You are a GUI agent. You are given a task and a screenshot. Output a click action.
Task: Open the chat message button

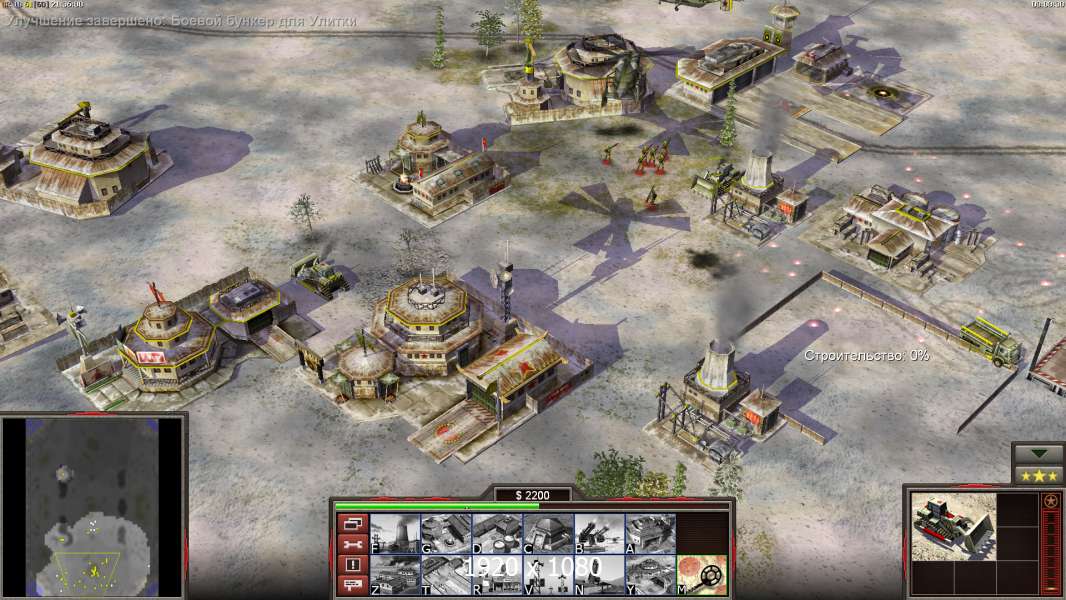[x=352, y=585]
